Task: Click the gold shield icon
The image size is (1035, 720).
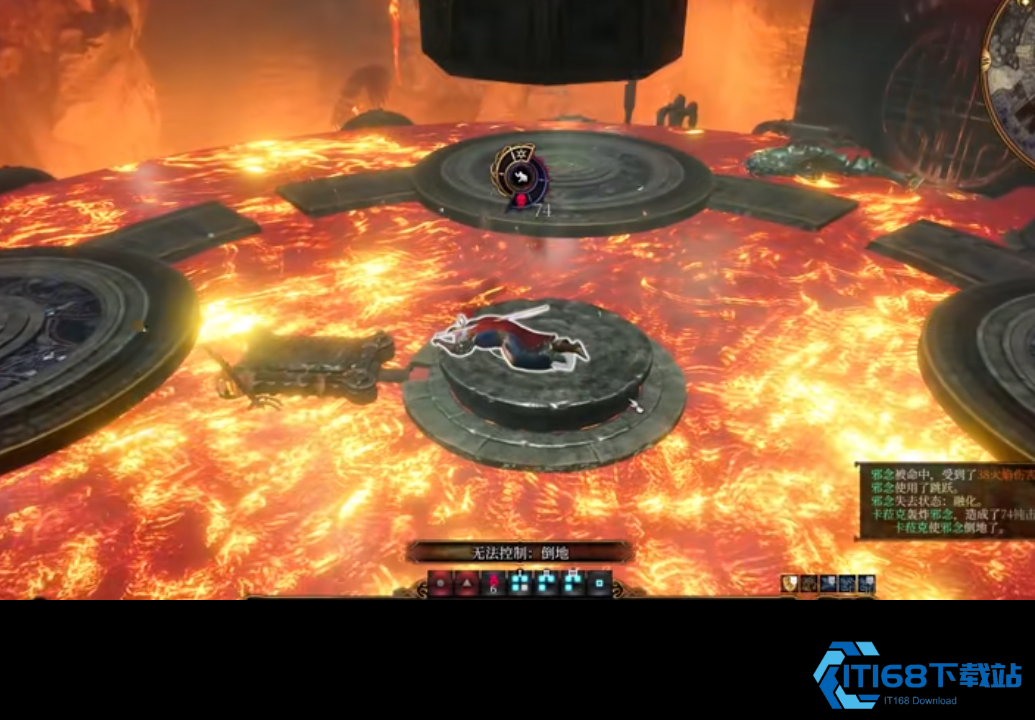Action: pyautogui.click(x=790, y=583)
